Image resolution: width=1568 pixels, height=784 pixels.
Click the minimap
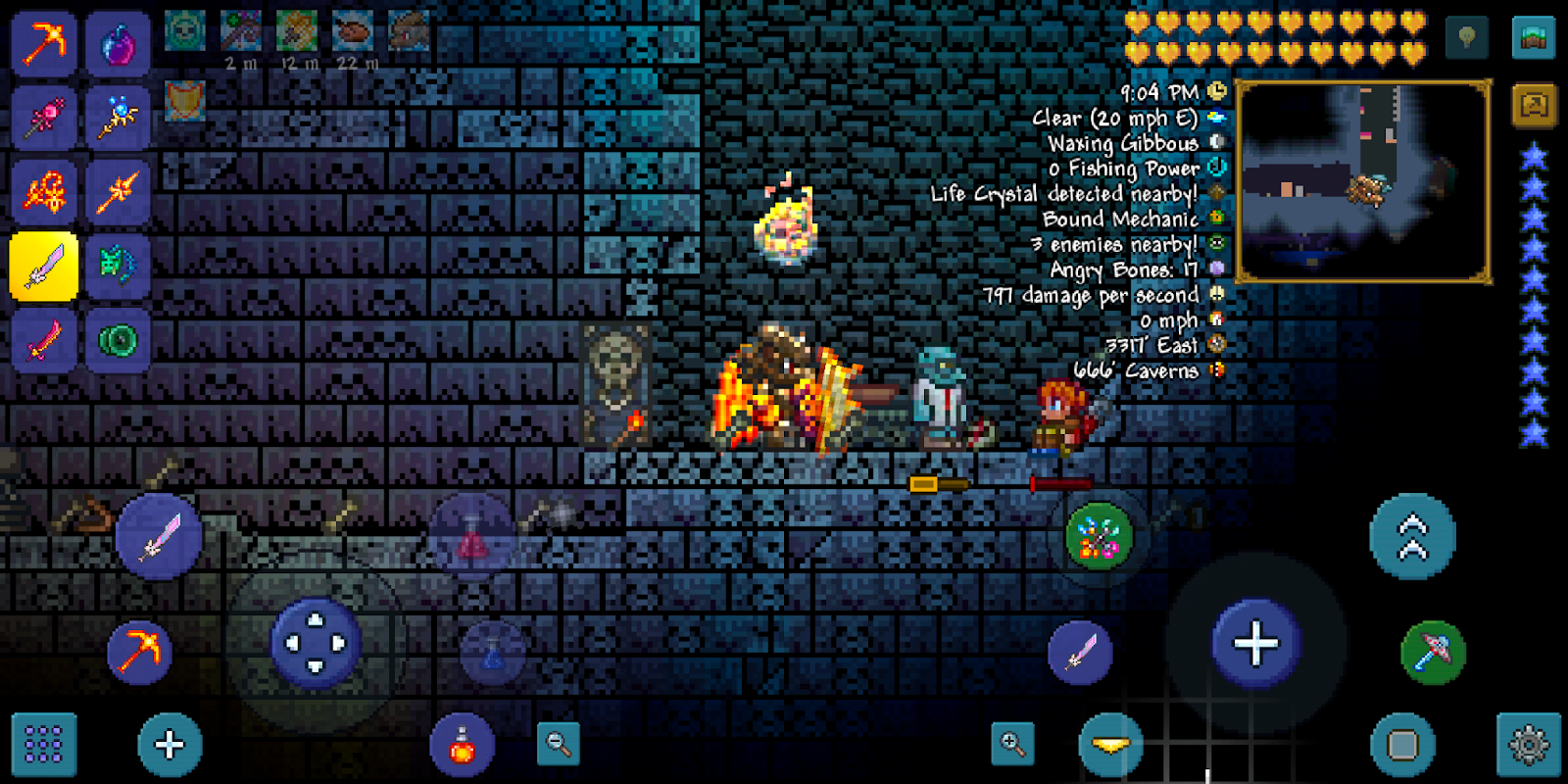1363,182
